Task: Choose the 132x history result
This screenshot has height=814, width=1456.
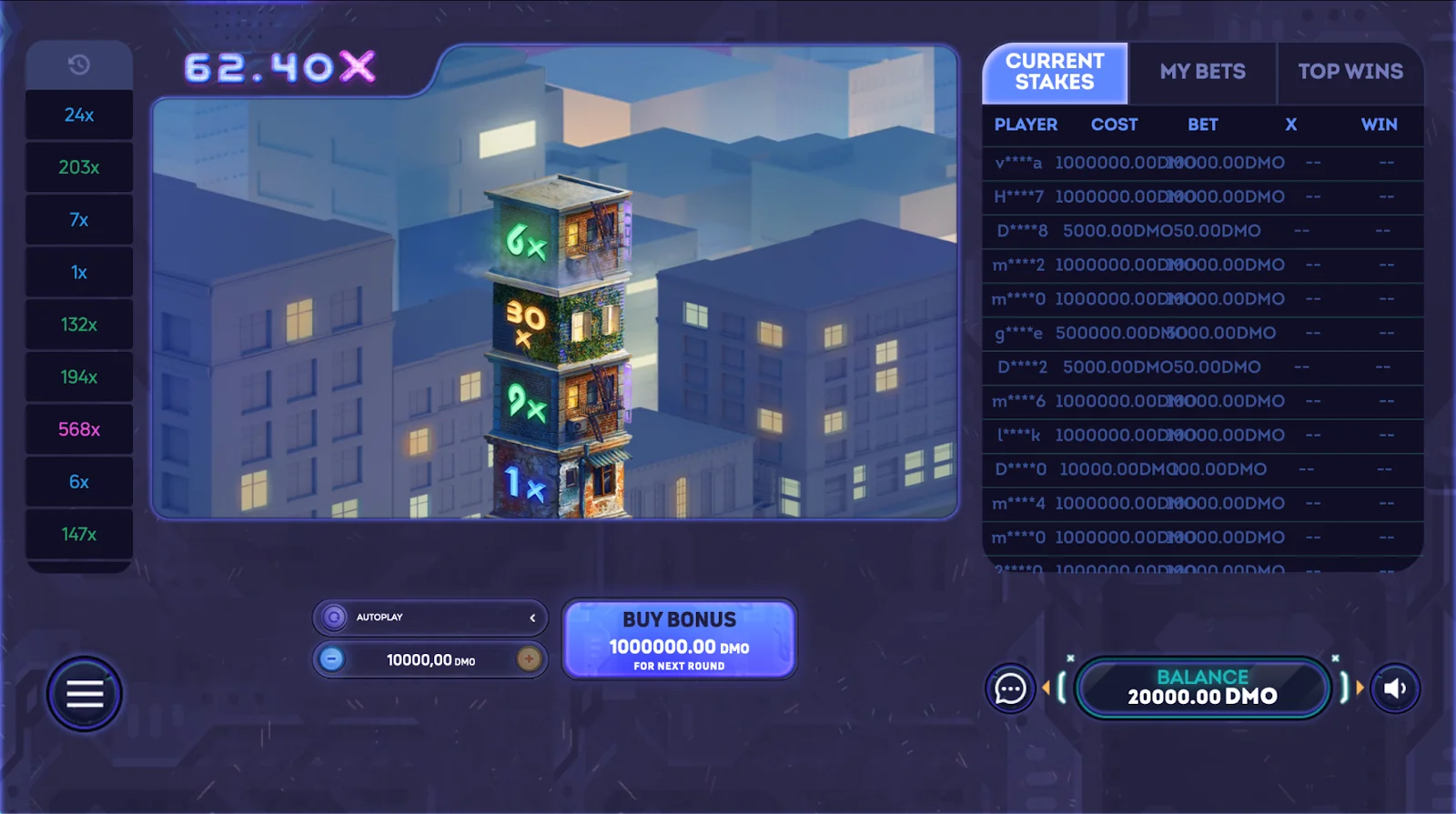Action: pyautogui.click(x=79, y=325)
